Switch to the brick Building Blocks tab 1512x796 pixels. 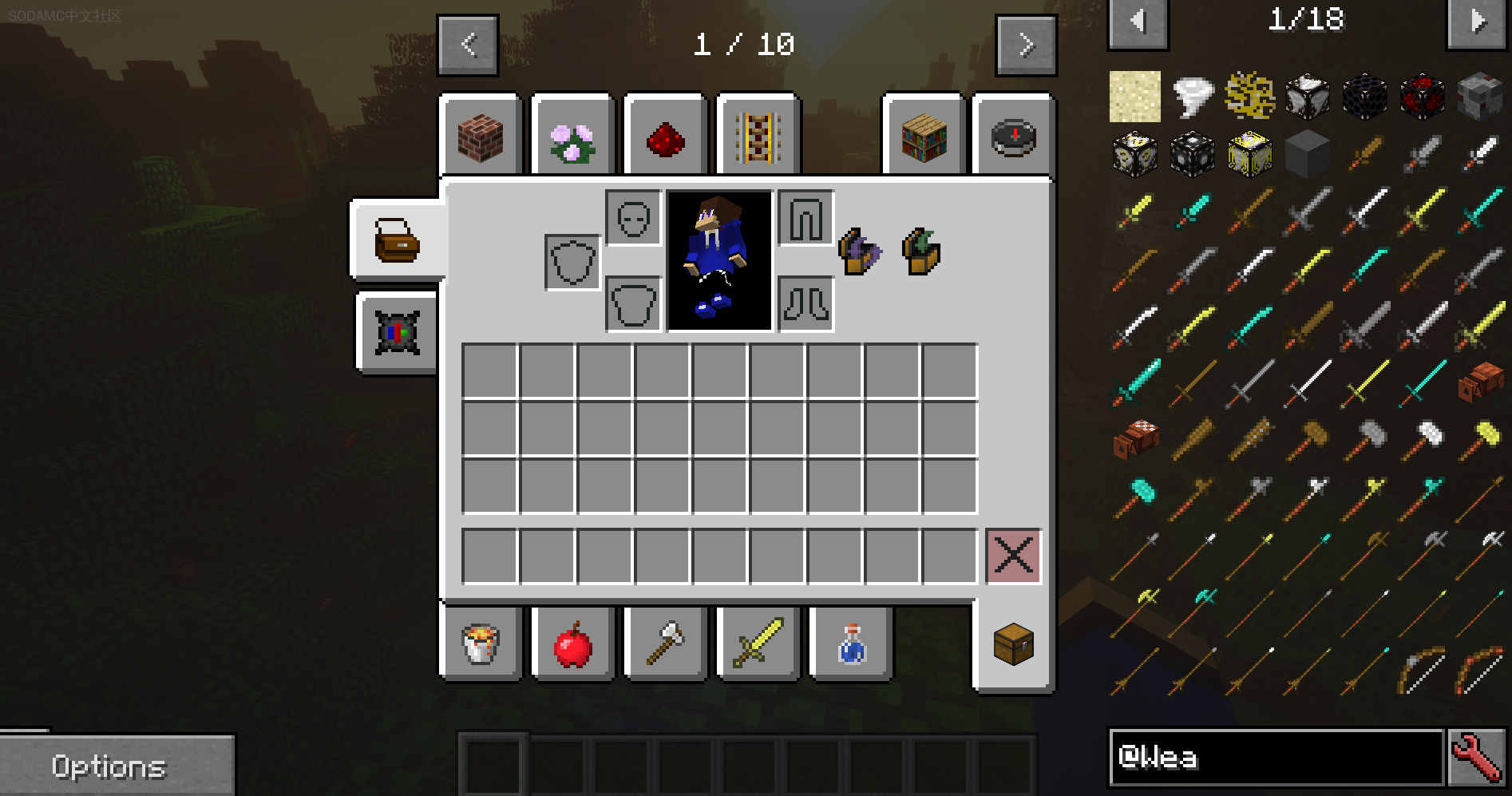point(481,137)
